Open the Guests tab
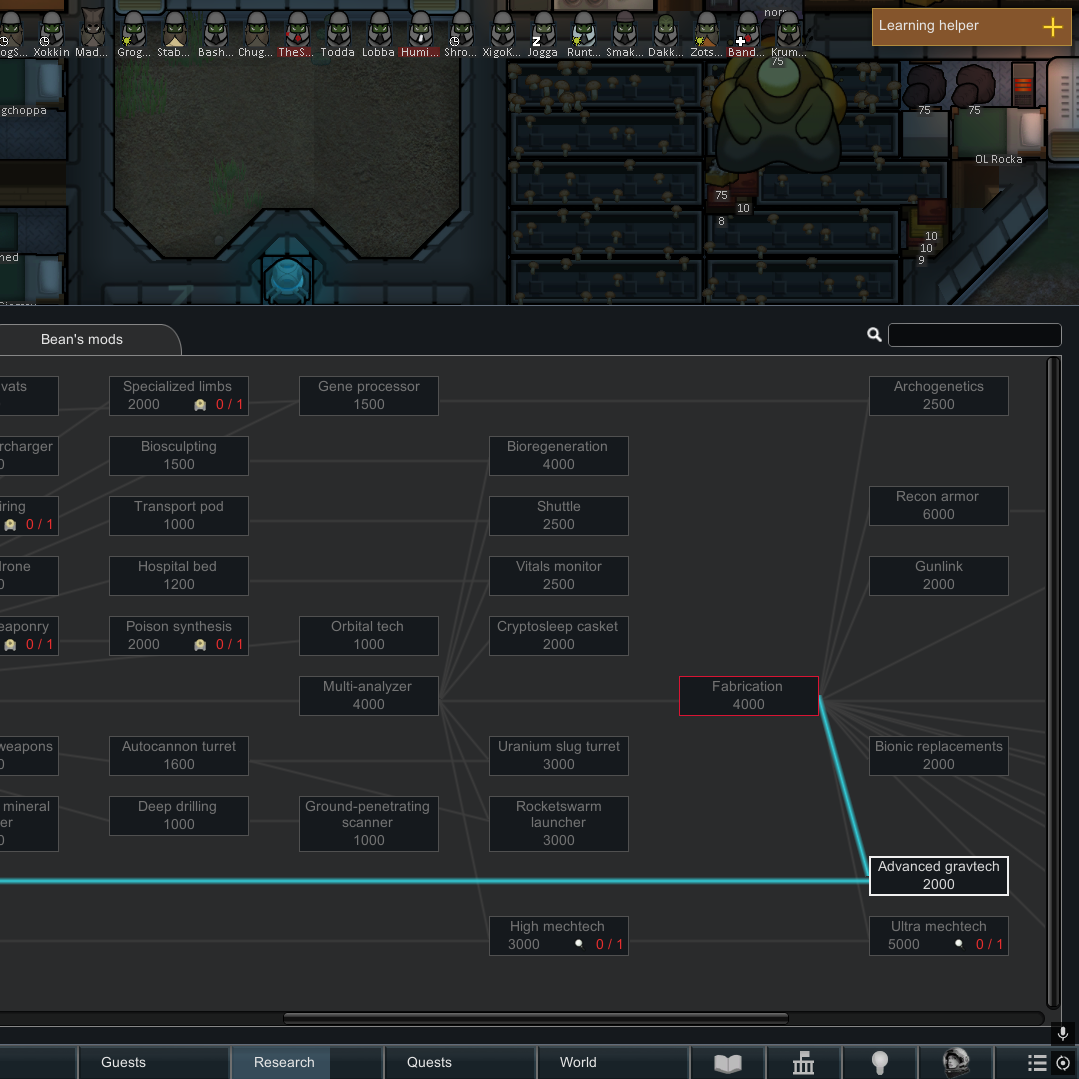The height and width of the screenshot is (1079, 1079). tap(123, 1062)
